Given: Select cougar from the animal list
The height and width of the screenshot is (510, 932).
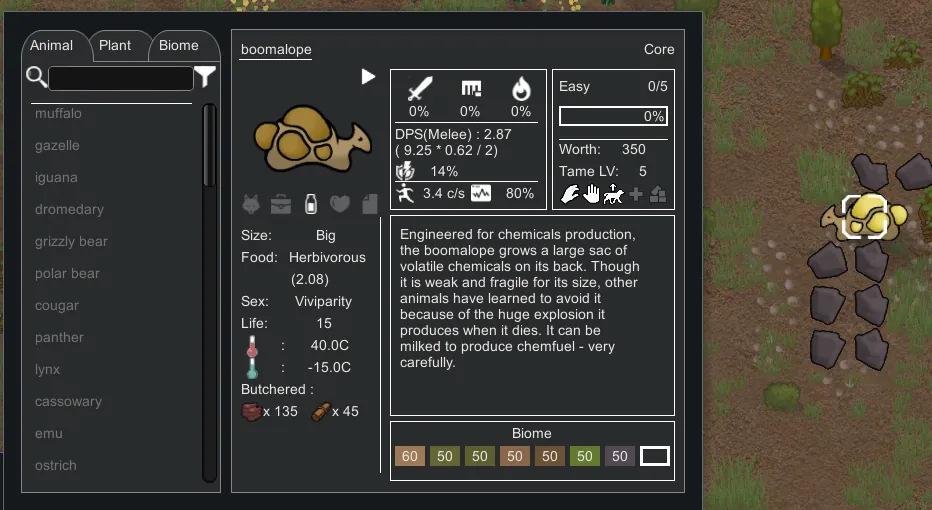Looking at the screenshot, I should 57,306.
